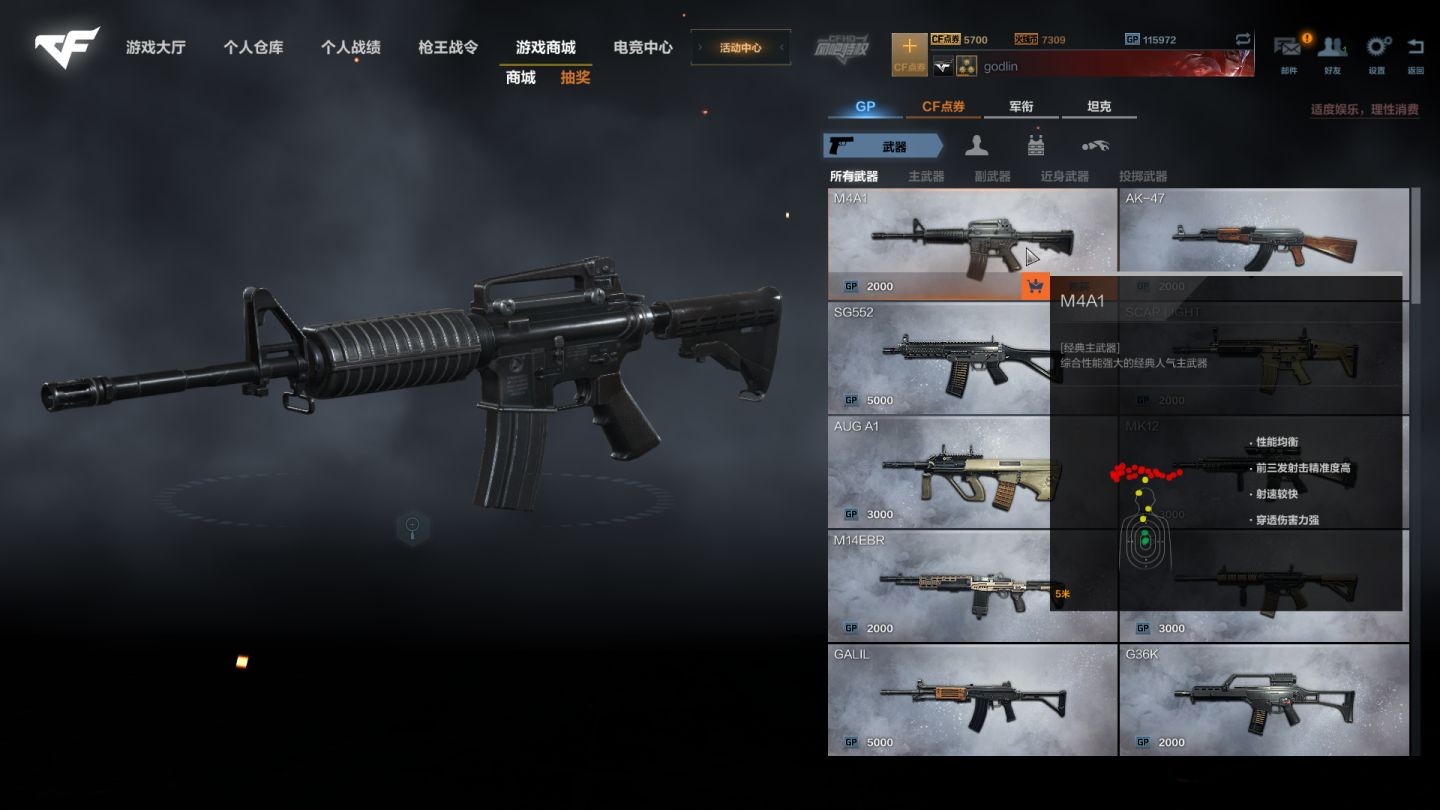Choose the 坦克 tank tab
This screenshot has height=810, width=1440.
[1099, 107]
